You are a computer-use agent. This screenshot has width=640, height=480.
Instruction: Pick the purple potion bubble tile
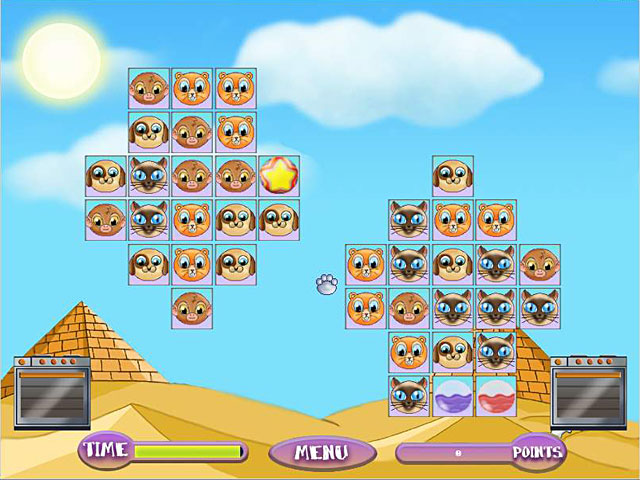[452, 396]
